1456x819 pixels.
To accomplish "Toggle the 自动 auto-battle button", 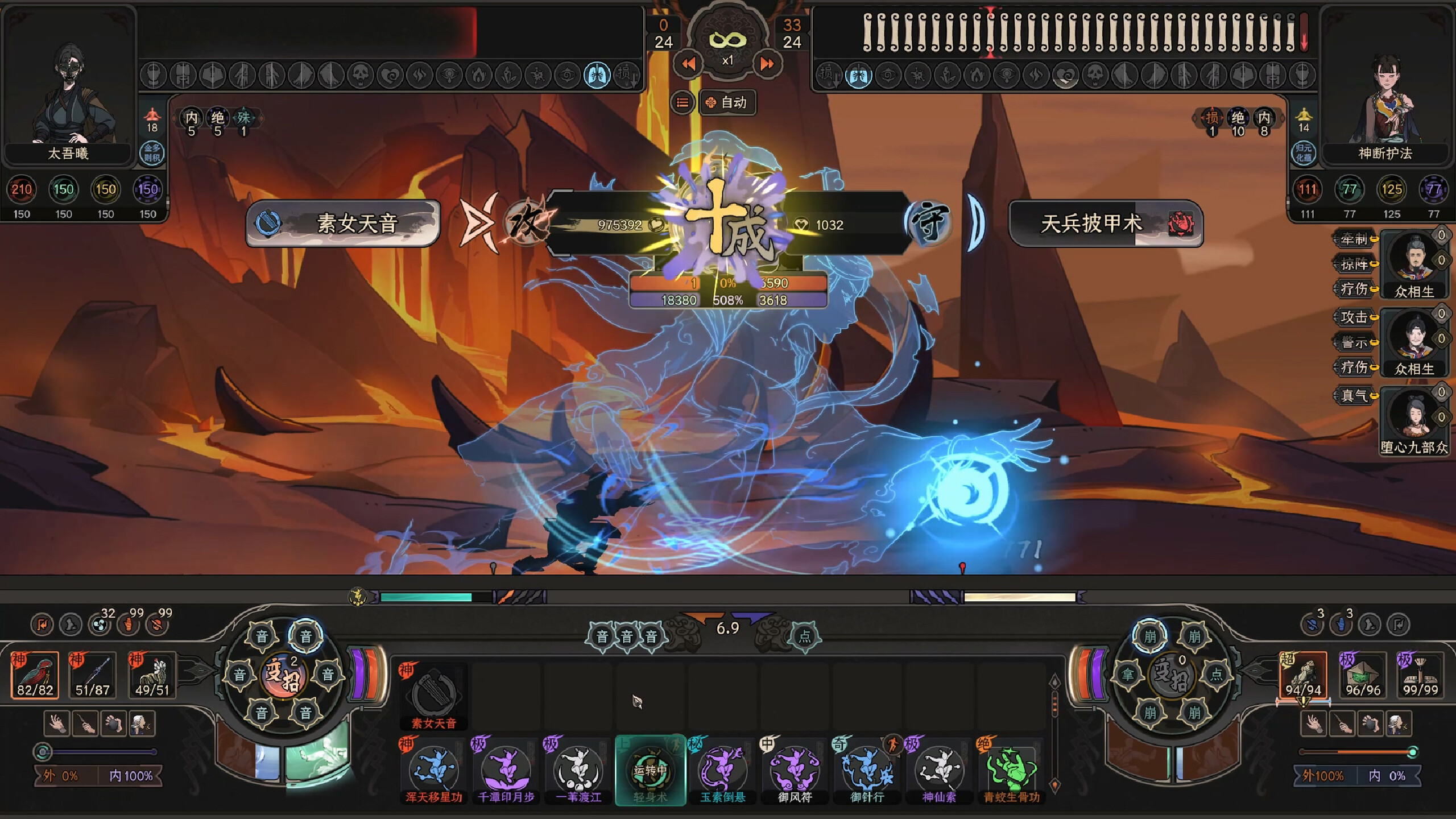I will pyautogui.click(x=727, y=102).
